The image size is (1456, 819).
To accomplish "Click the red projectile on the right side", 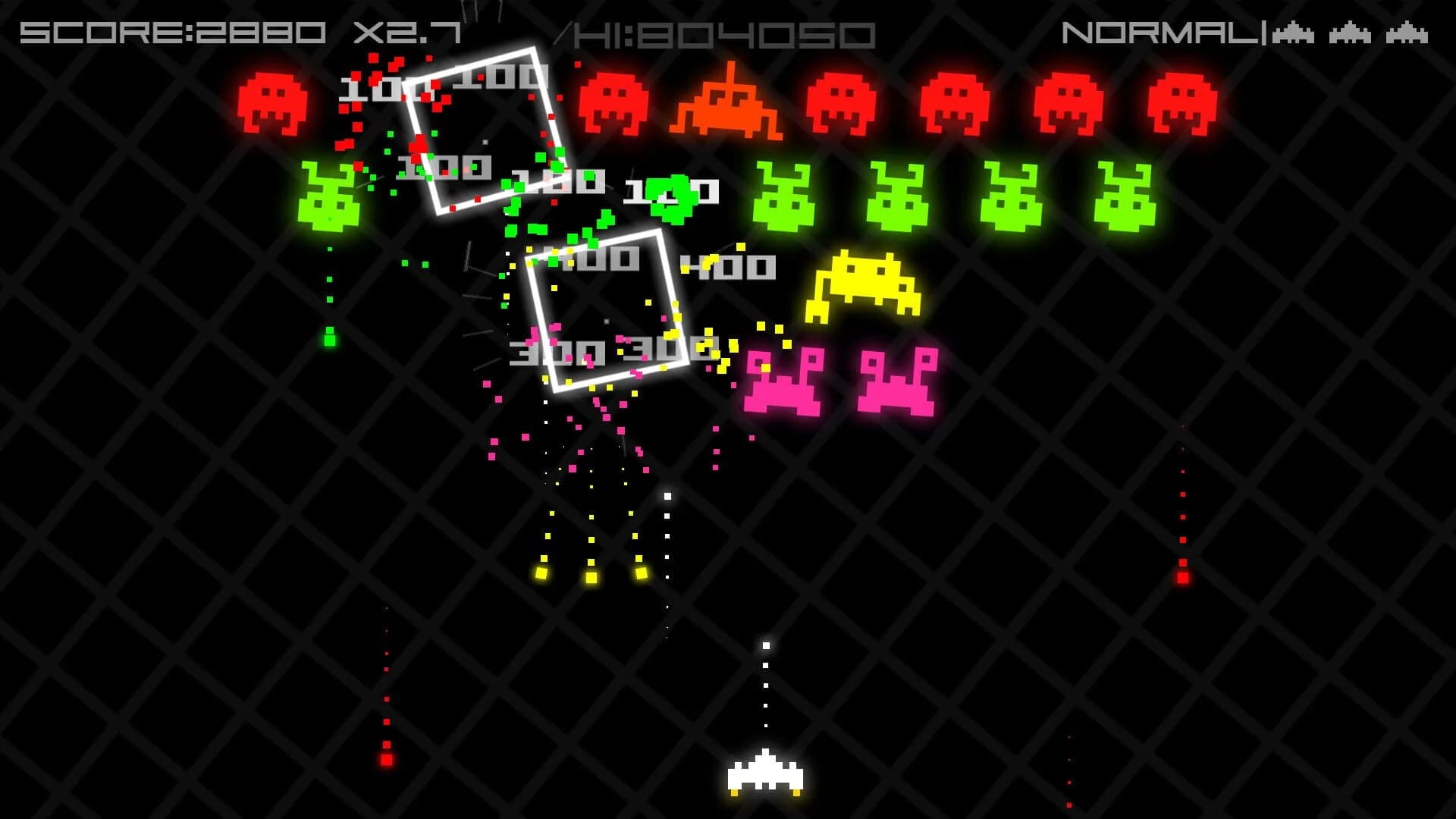I will point(1183,578).
